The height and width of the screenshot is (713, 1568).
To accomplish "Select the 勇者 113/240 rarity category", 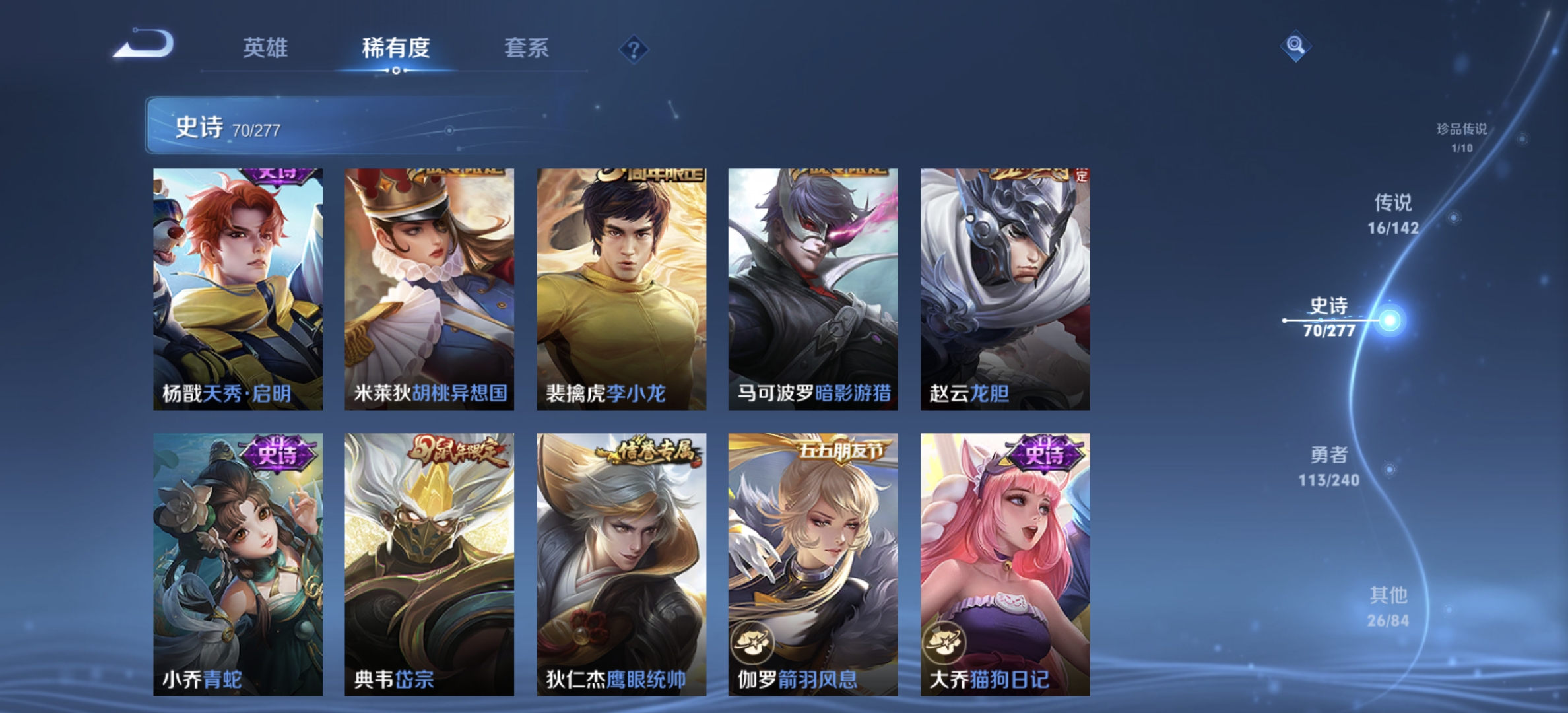I will pyautogui.click(x=1330, y=469).
